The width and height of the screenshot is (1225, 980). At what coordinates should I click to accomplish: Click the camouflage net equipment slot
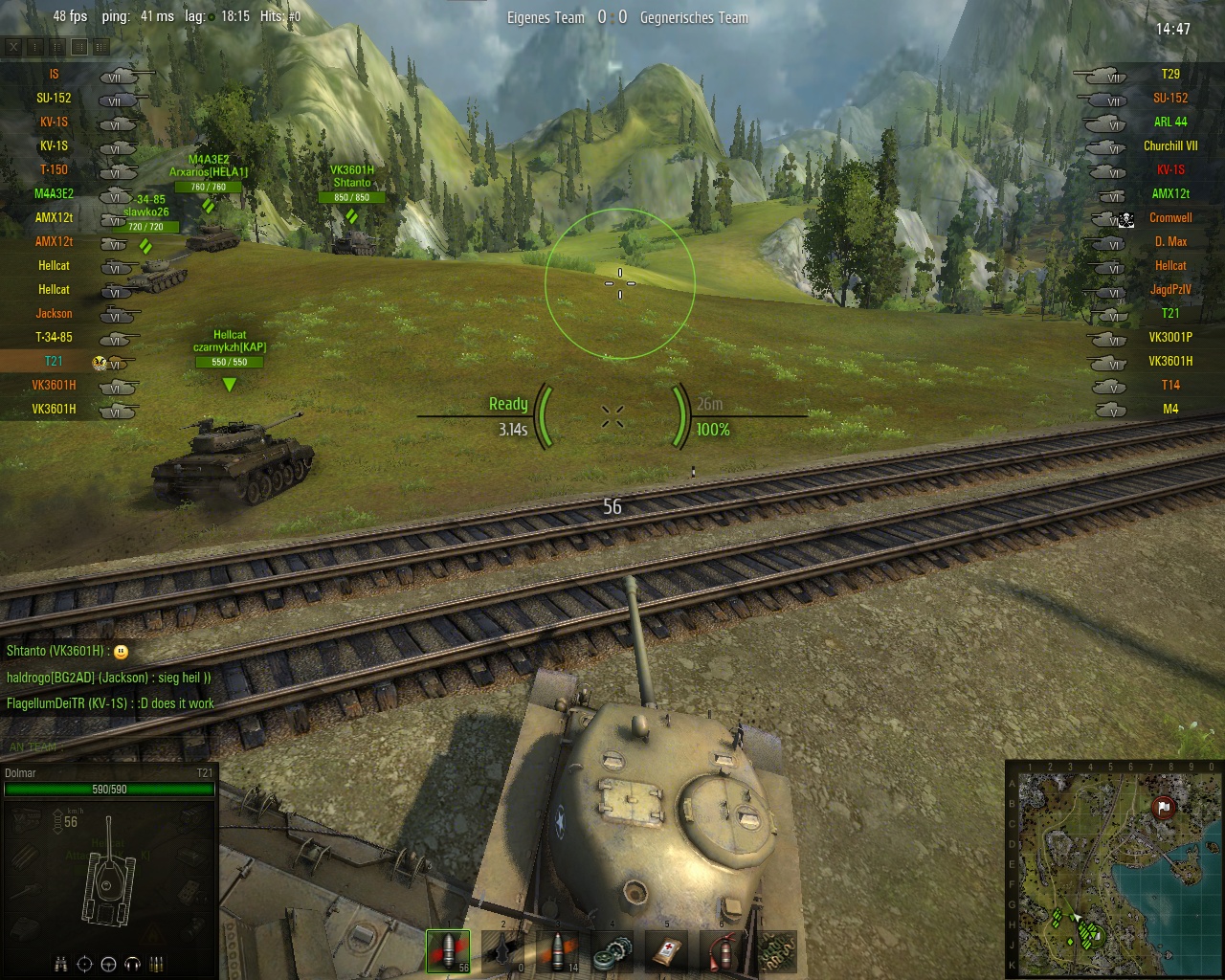[x=777, y=950]
